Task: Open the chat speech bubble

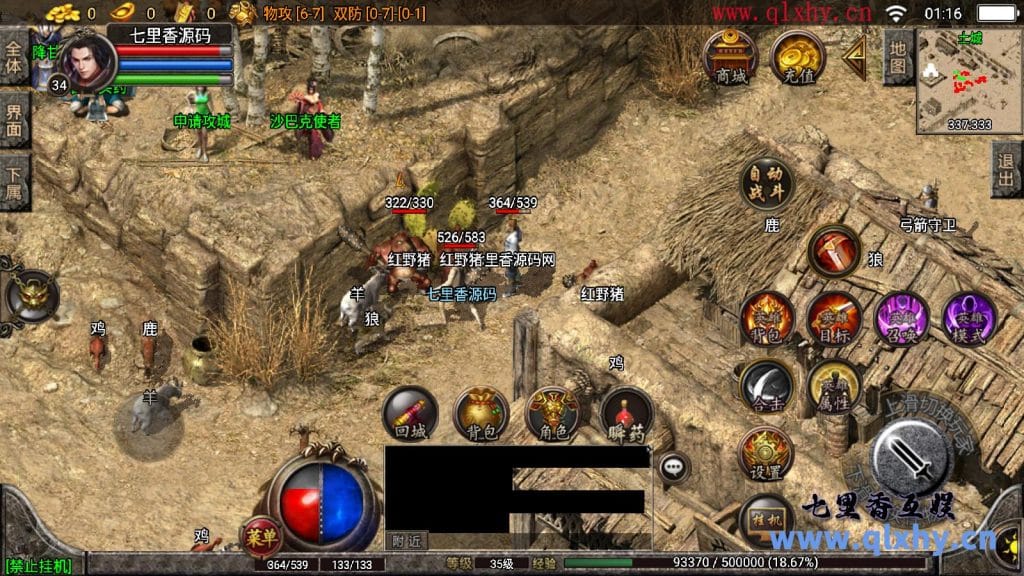Action: [675, 465]
